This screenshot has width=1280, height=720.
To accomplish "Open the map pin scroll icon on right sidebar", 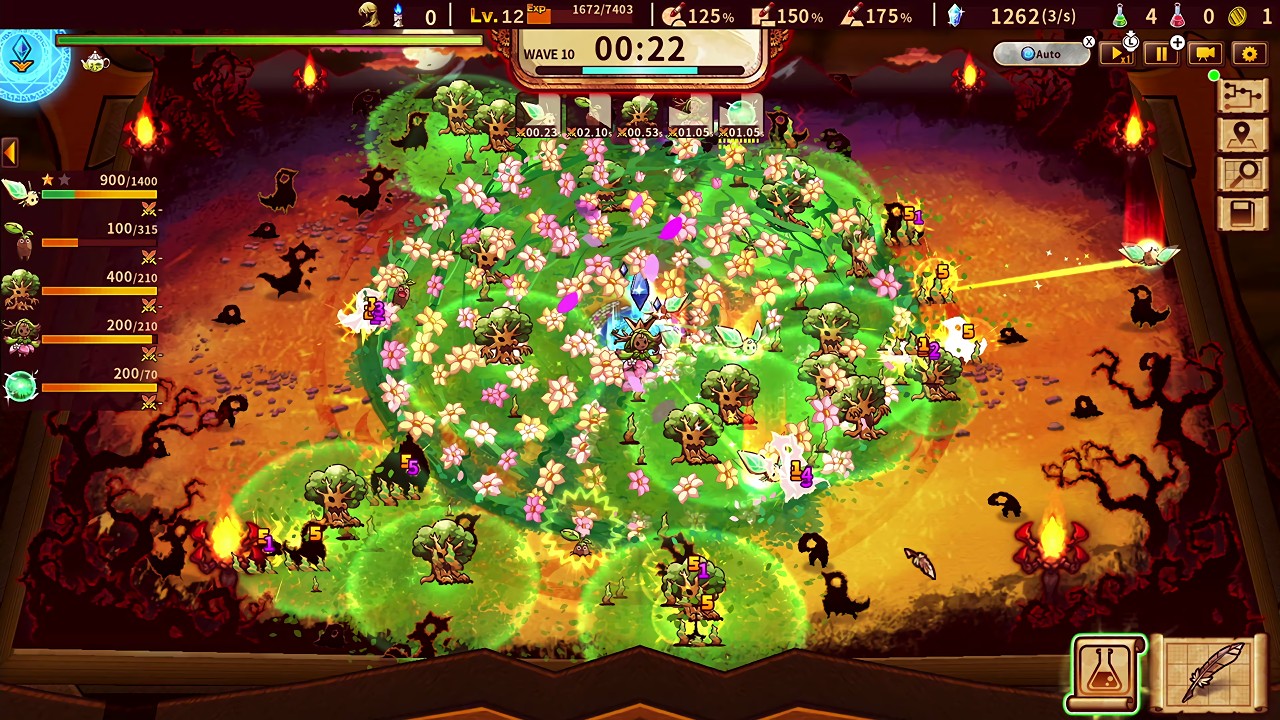I will [x=1243, y=133].
